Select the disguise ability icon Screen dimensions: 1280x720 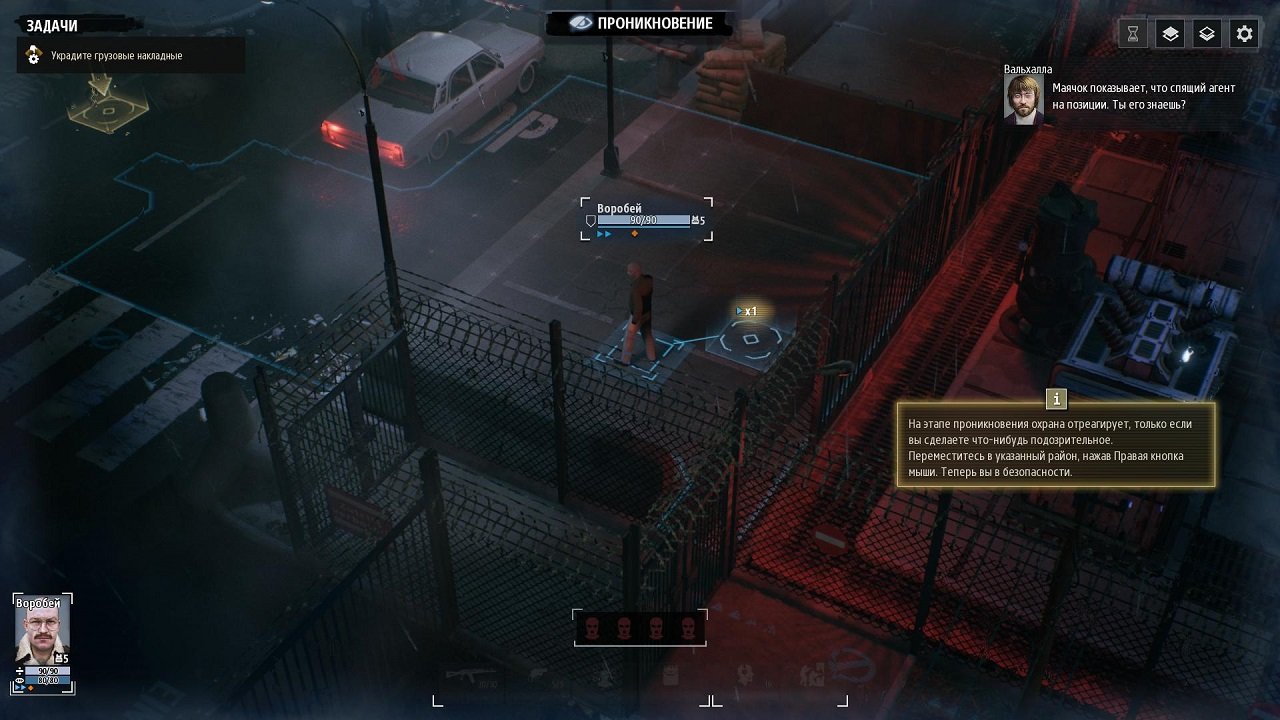tap(744, 673)
